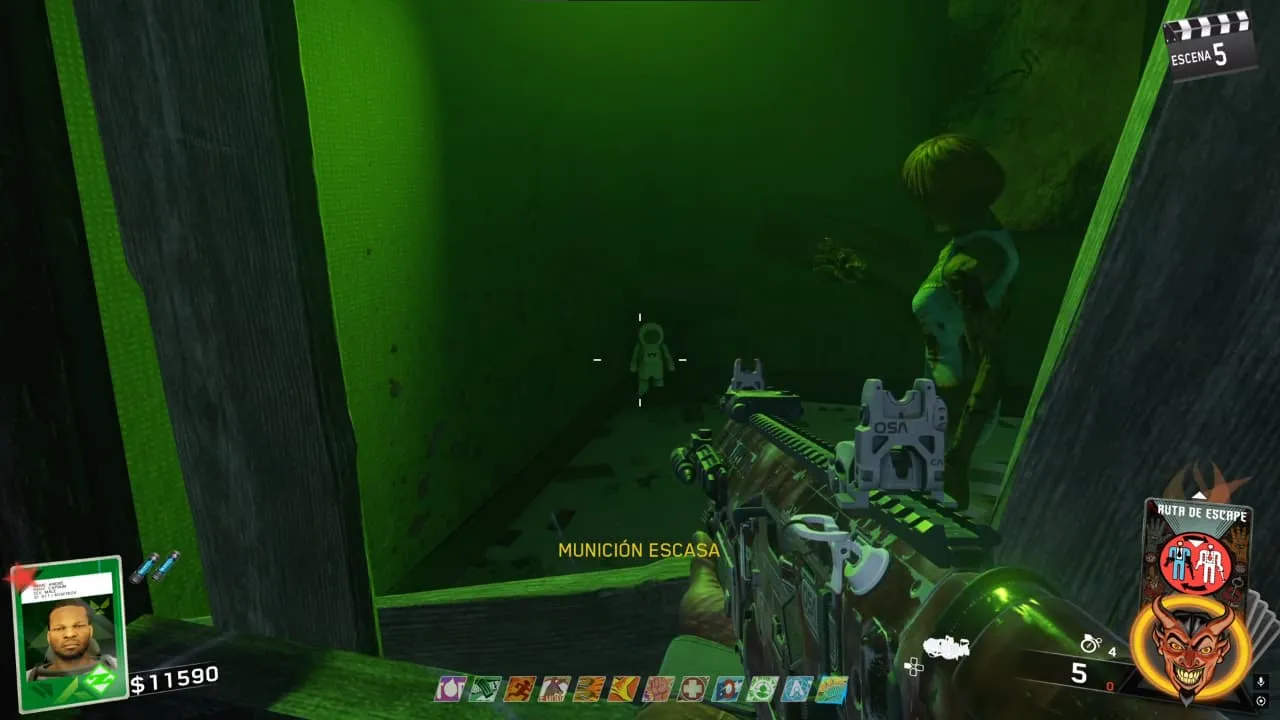Toggle the microphone voice icon

tap(1261, 682)
